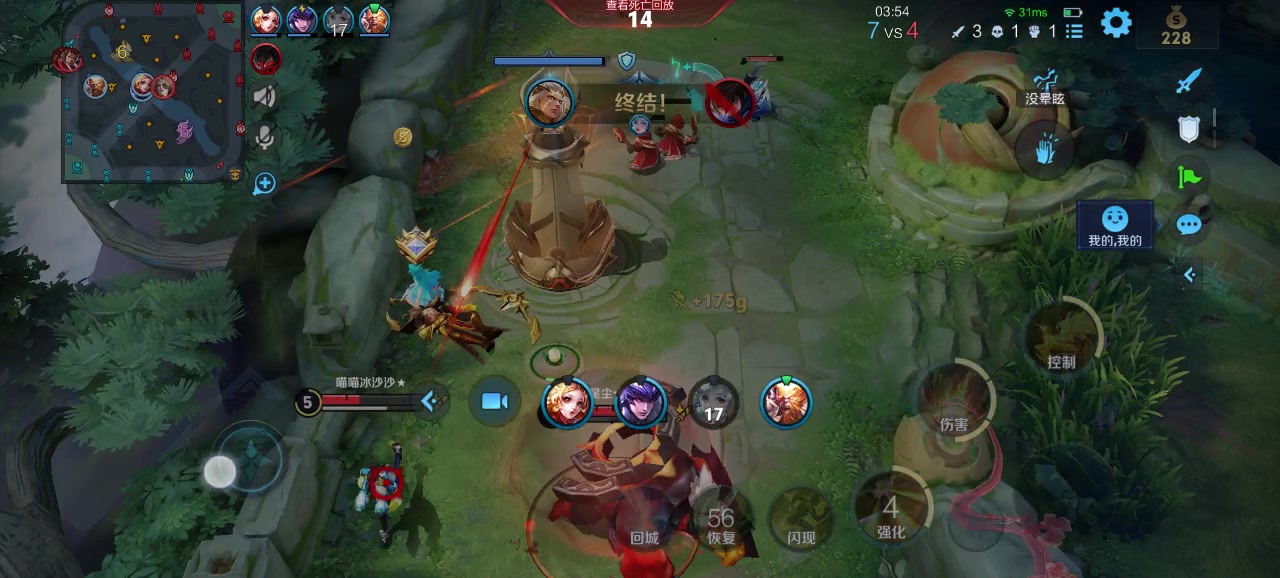1280x578 pixels.
Task: Toggle the microphone icon
Action: point(265,137)
